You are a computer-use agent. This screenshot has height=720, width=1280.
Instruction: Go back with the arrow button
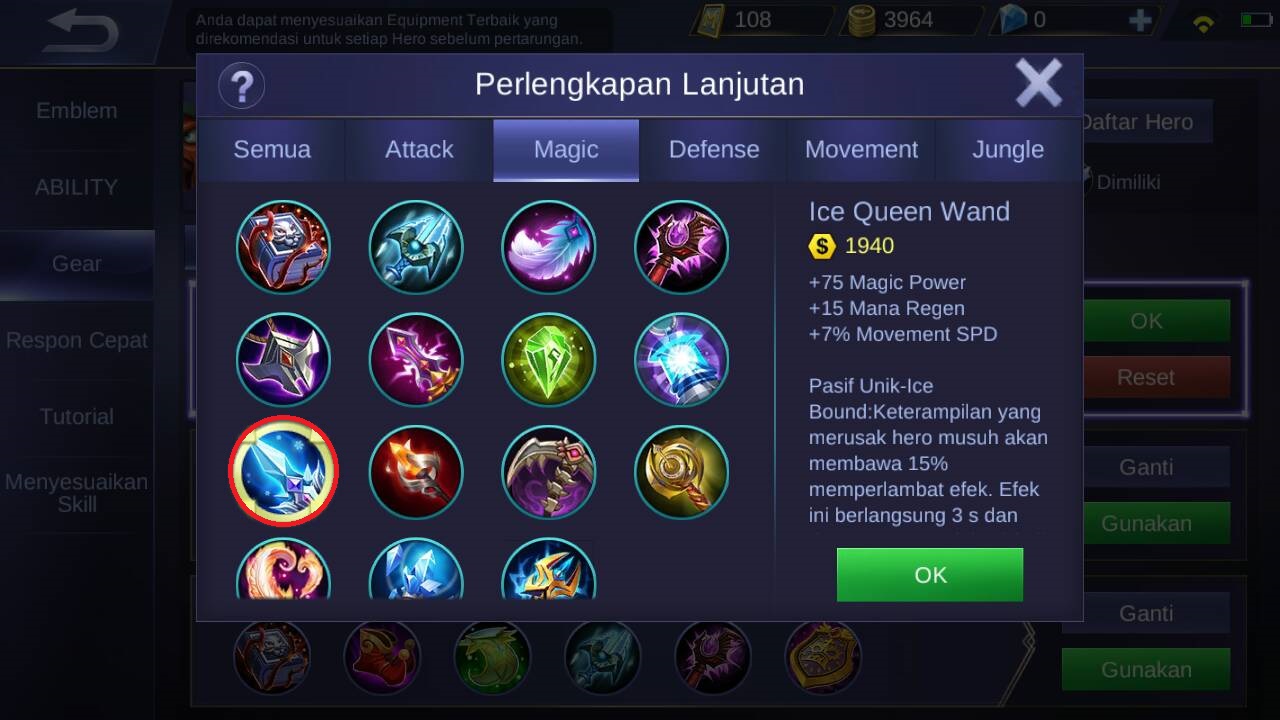[82, 31]
